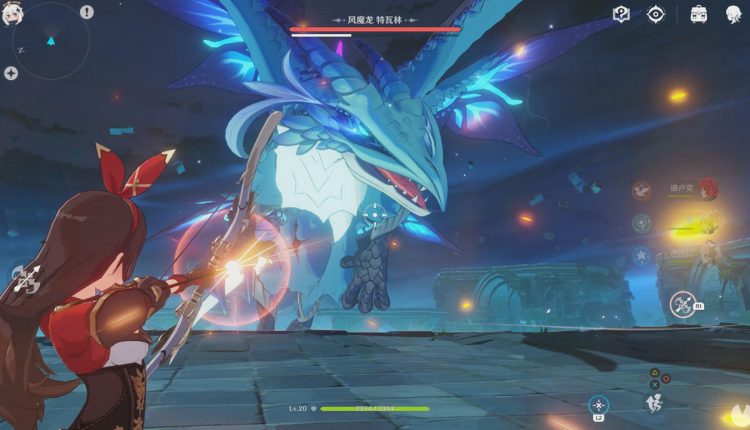Viewport: 750px width, 430px height.
Task: Open the events compass icon
Action: 656,14
